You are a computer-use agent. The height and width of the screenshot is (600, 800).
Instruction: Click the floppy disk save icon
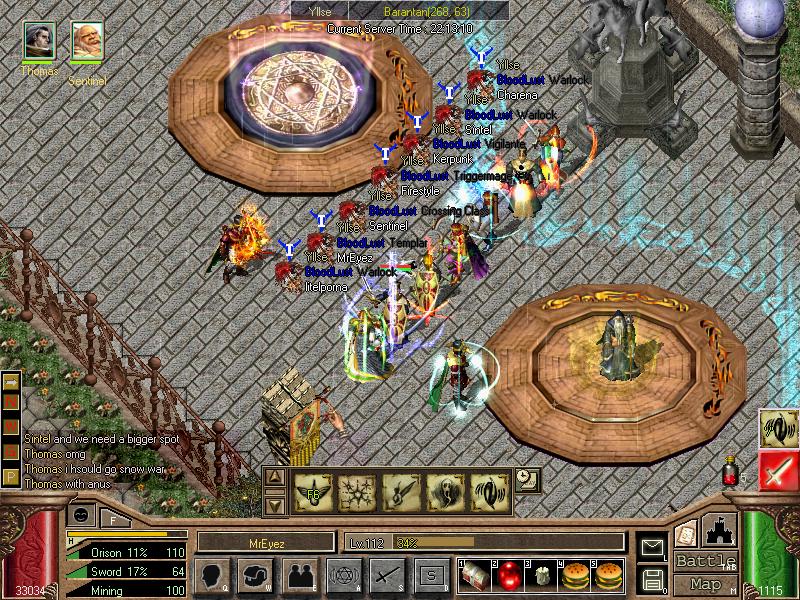pos(653,578)
